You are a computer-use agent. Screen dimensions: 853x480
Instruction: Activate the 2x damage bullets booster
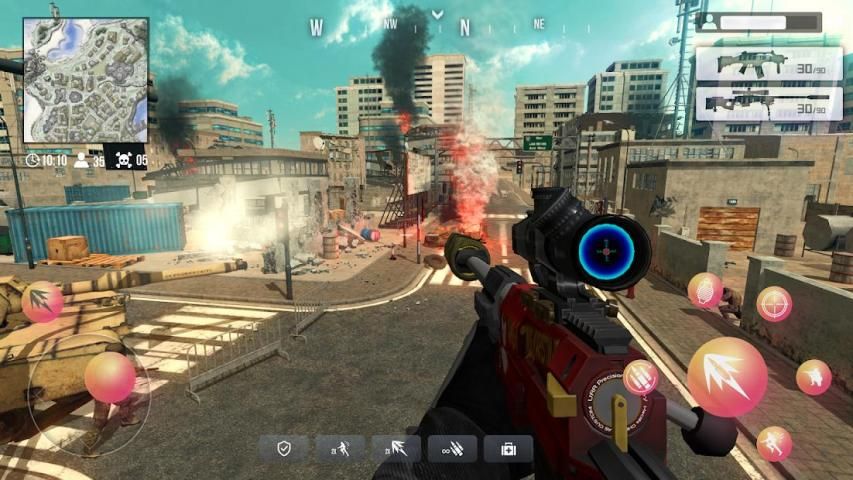396,448
